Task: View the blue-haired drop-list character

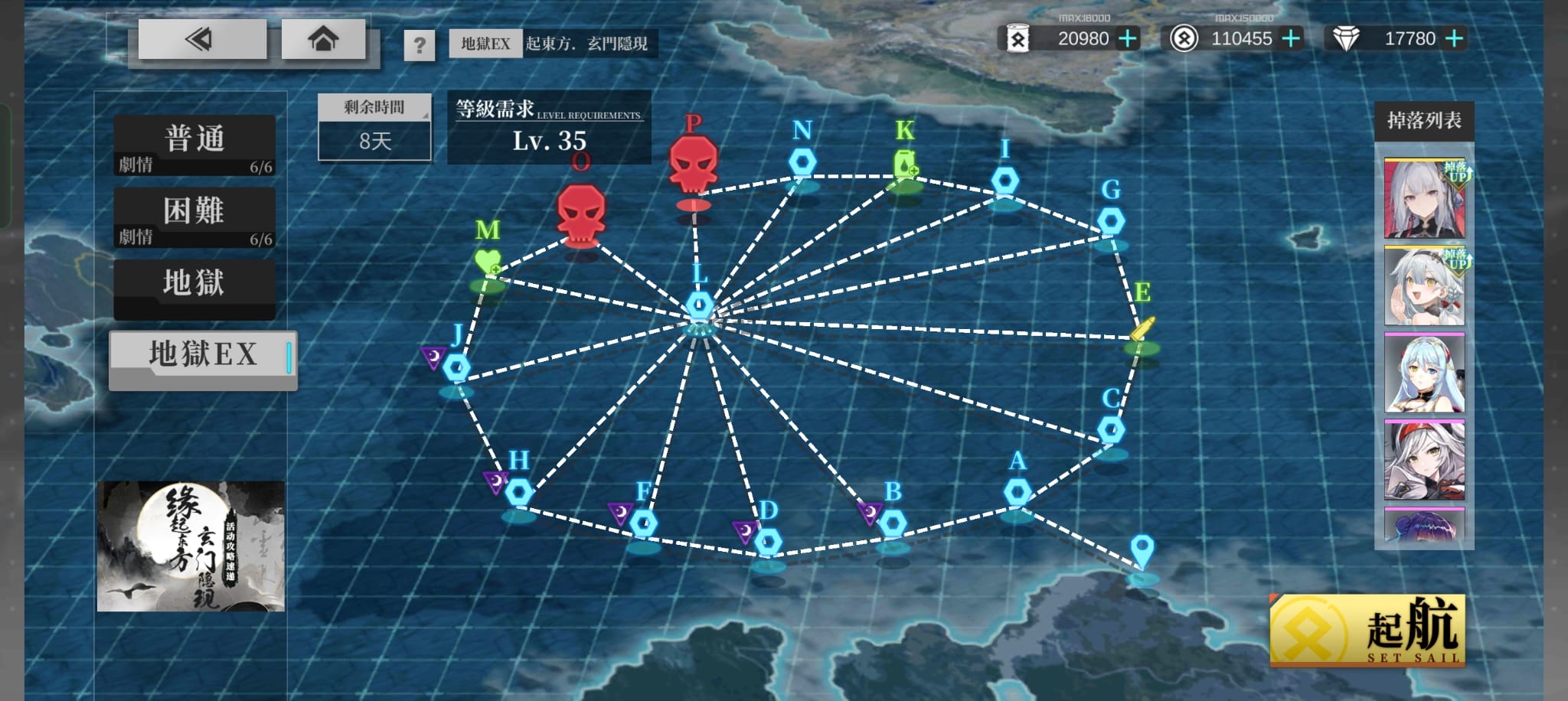Action: coord(1424,373)
